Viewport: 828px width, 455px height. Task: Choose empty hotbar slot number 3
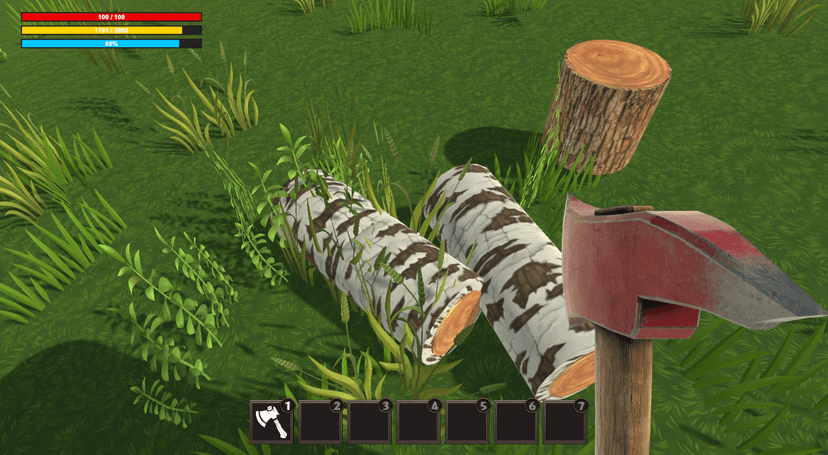pos(369,421)
